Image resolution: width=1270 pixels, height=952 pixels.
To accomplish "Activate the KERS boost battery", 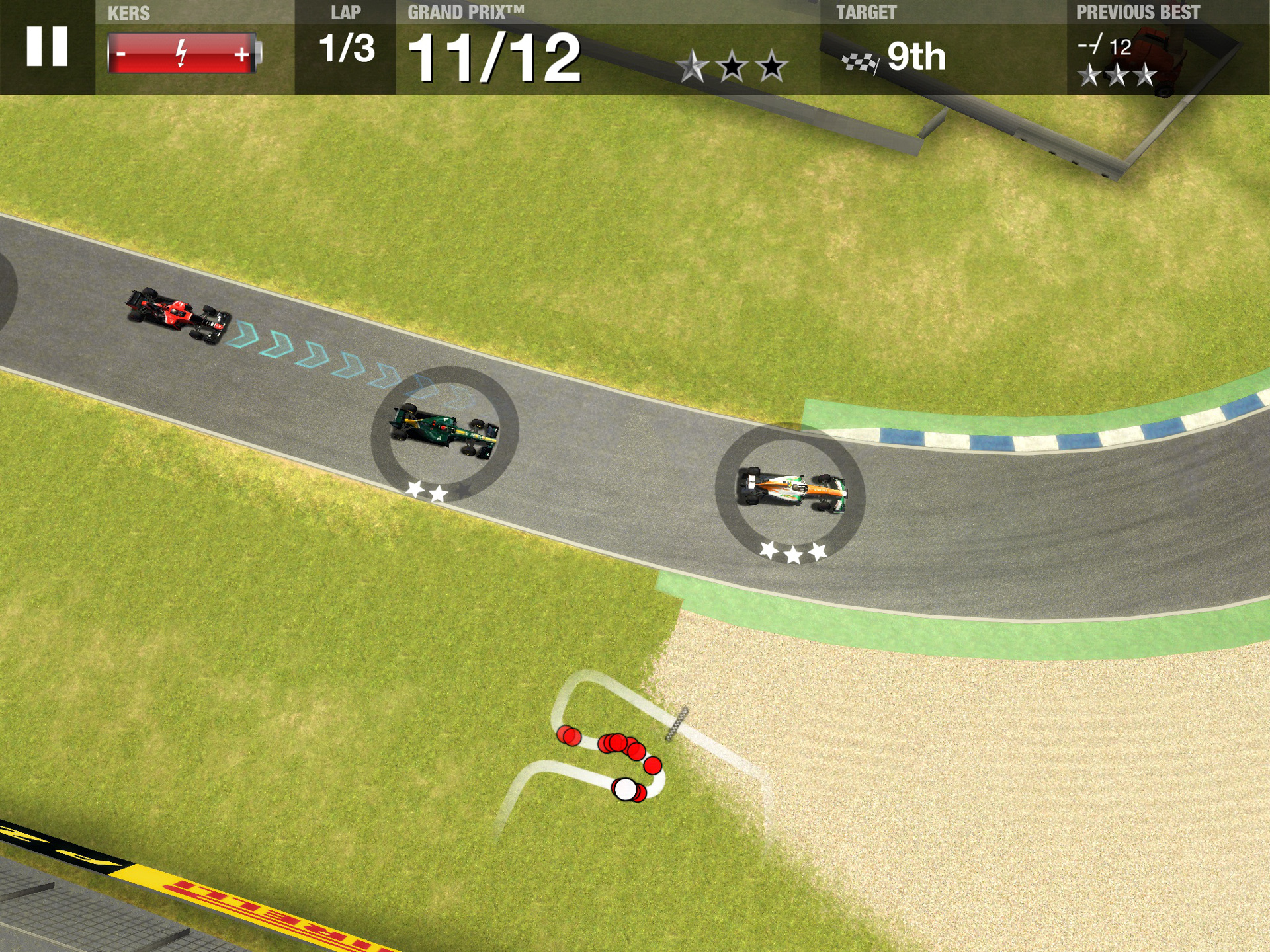I will (x=183, y=53).
